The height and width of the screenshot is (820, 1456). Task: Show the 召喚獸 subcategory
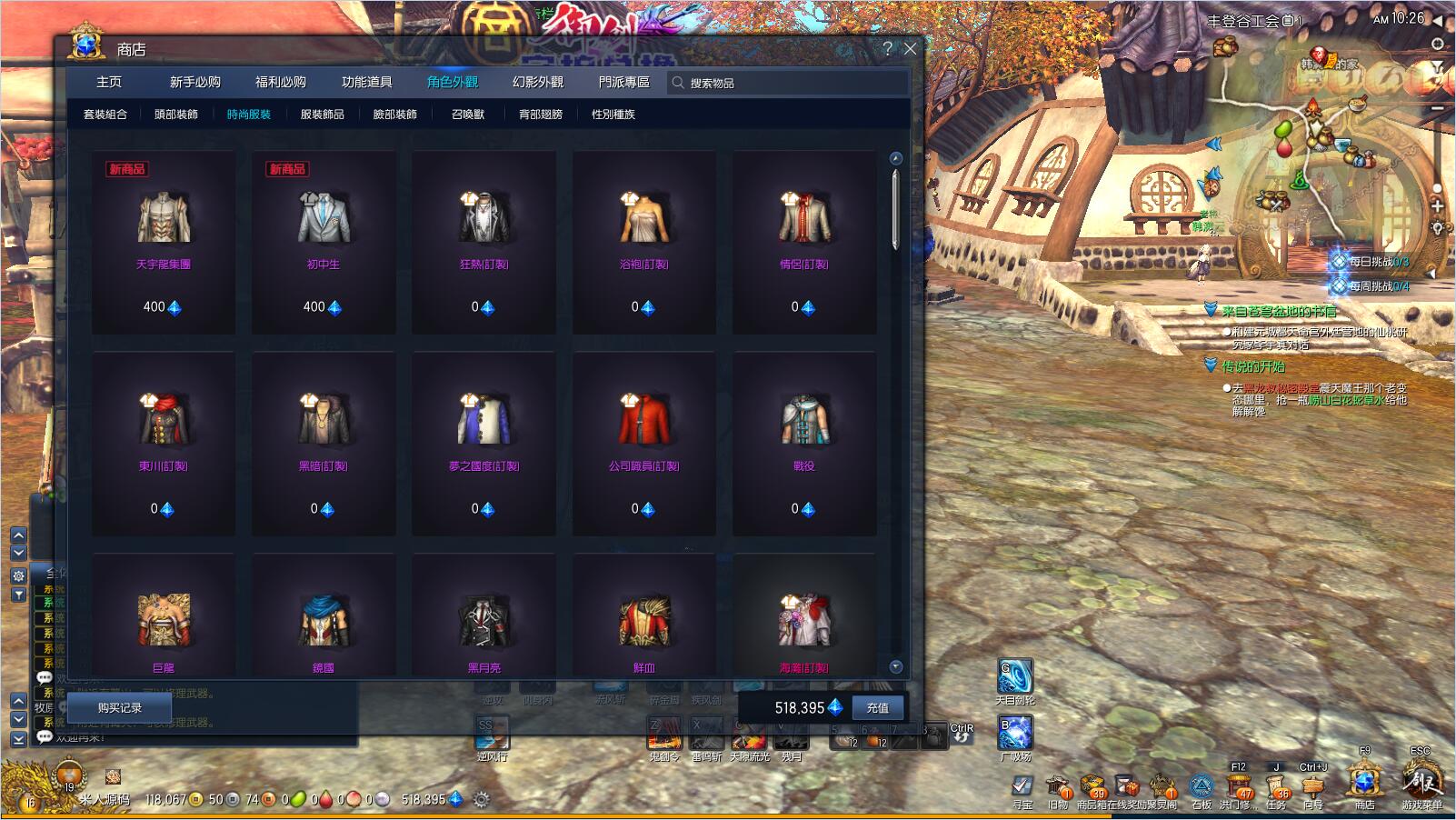click(468, 115)
